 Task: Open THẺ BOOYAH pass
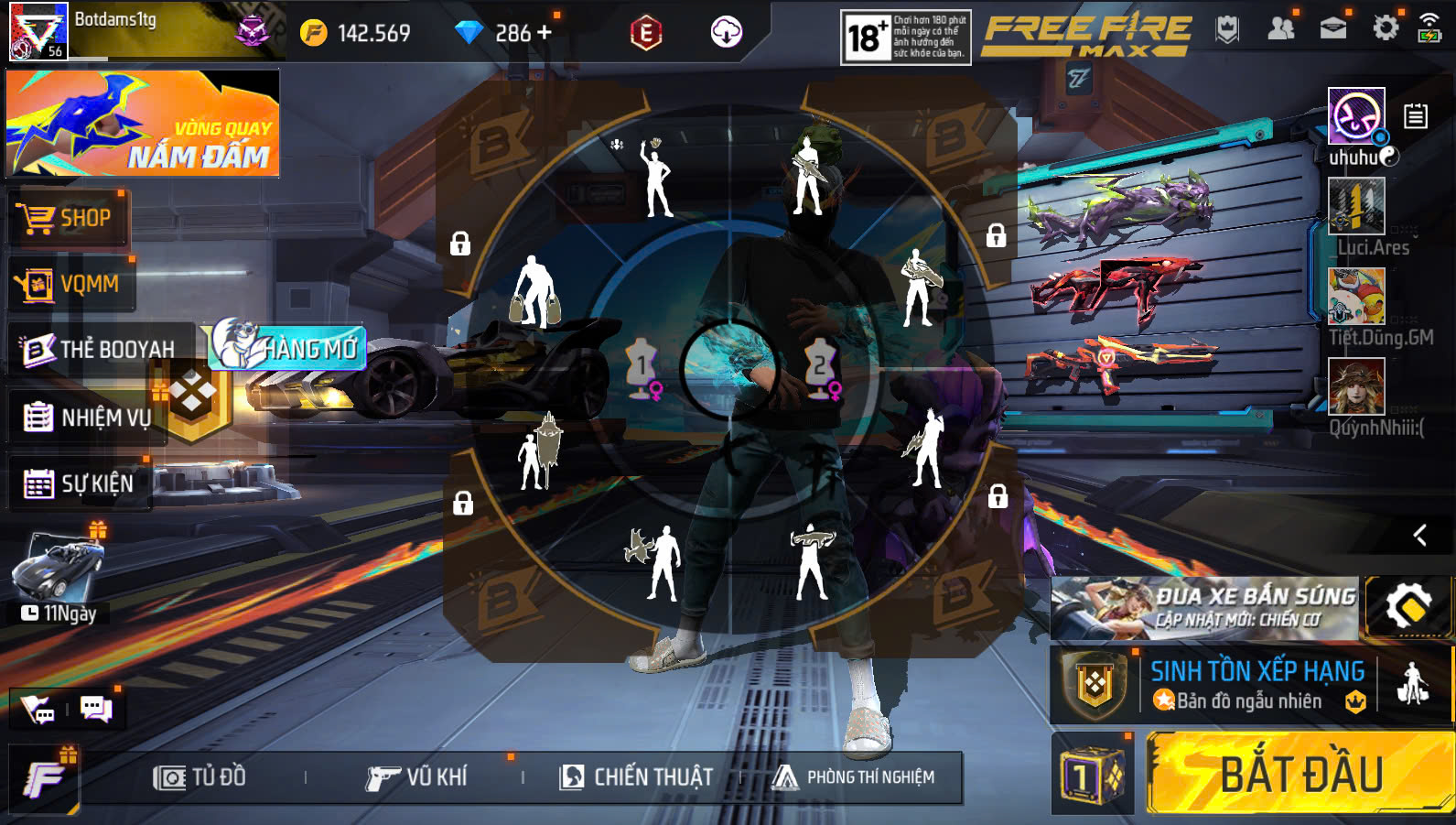[x=101, y=349]
